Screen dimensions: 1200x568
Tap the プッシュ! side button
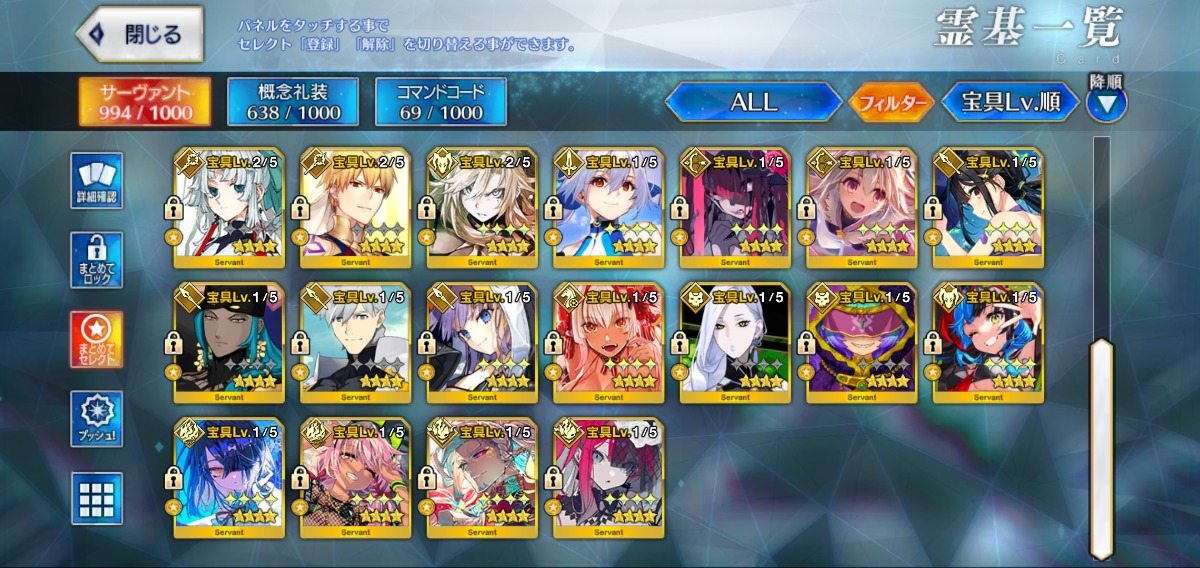(x=97, y=419)
